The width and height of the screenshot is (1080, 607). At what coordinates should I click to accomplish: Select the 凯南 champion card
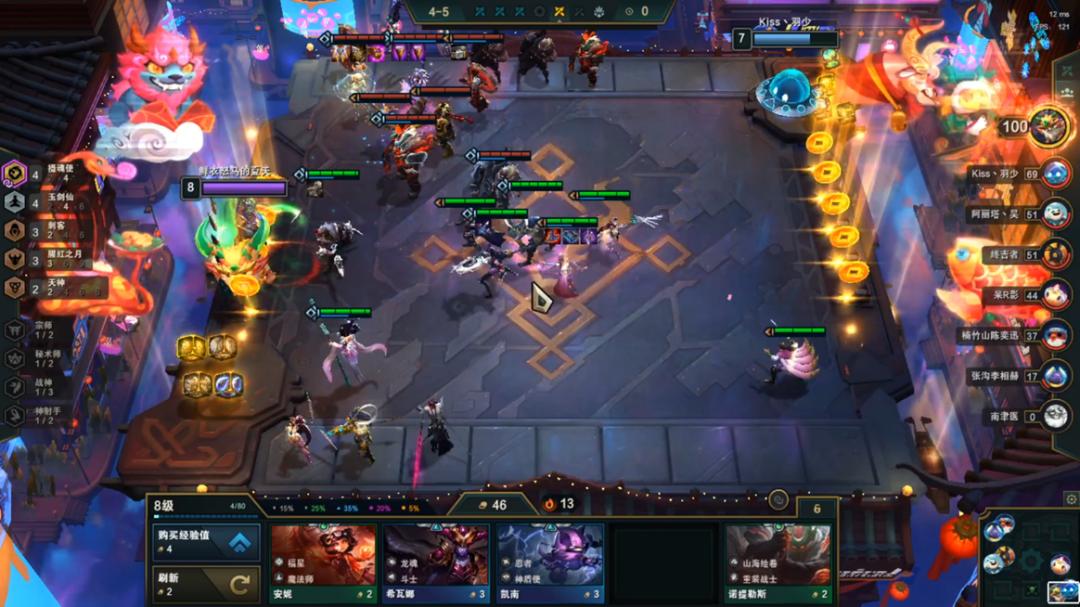point(551,563)
